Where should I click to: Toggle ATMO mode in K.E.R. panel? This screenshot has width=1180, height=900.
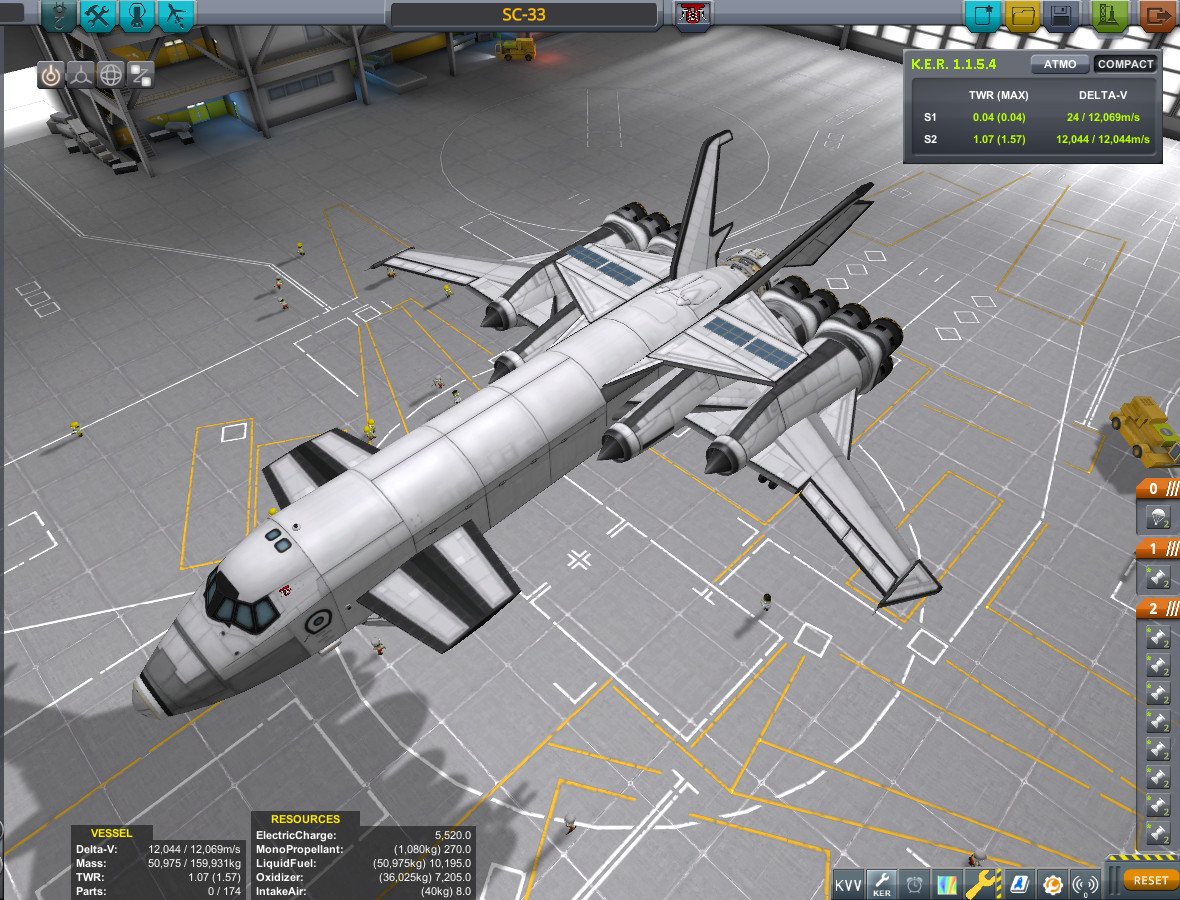1060,64
